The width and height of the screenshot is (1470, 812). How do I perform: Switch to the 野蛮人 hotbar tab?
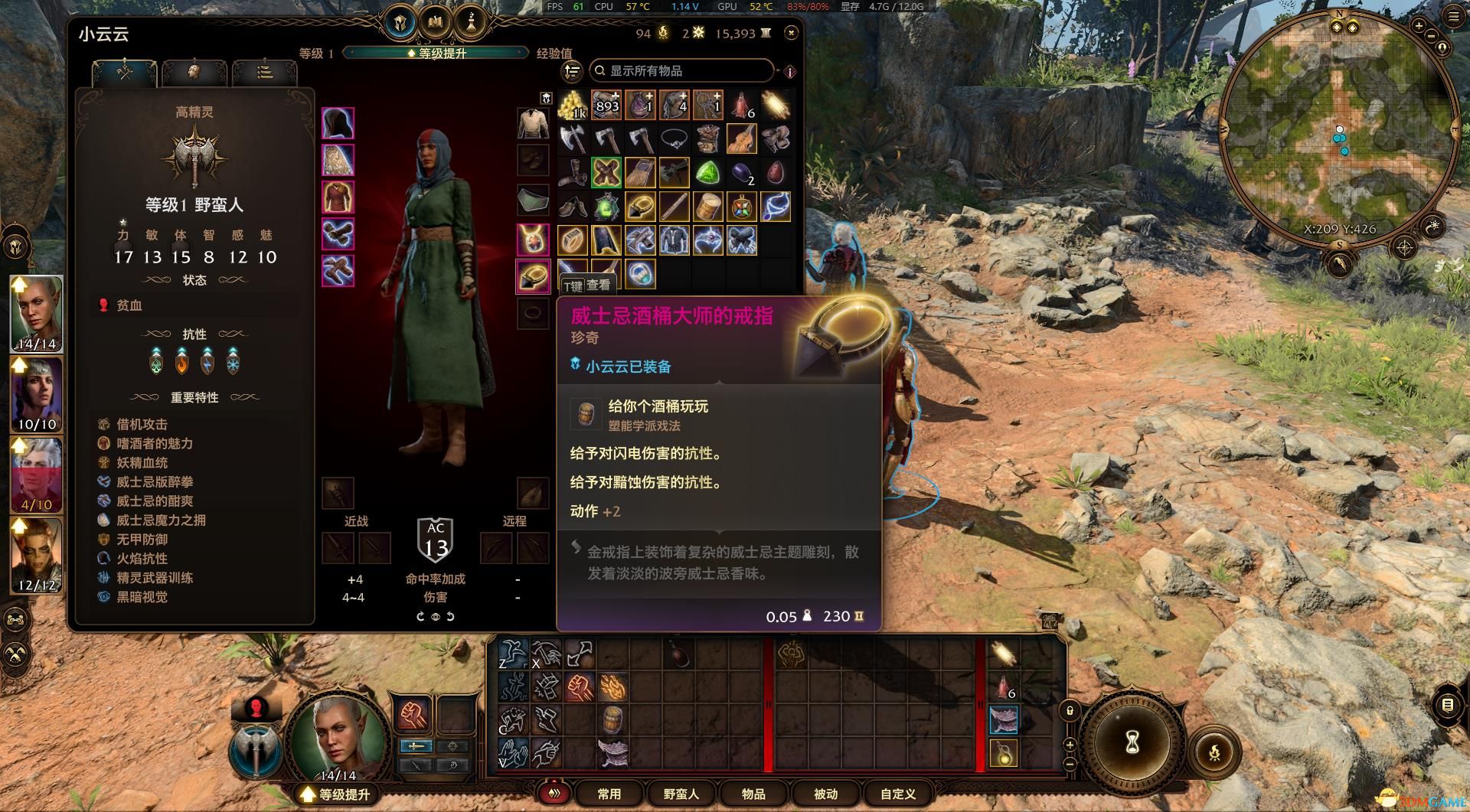[681, 794]
